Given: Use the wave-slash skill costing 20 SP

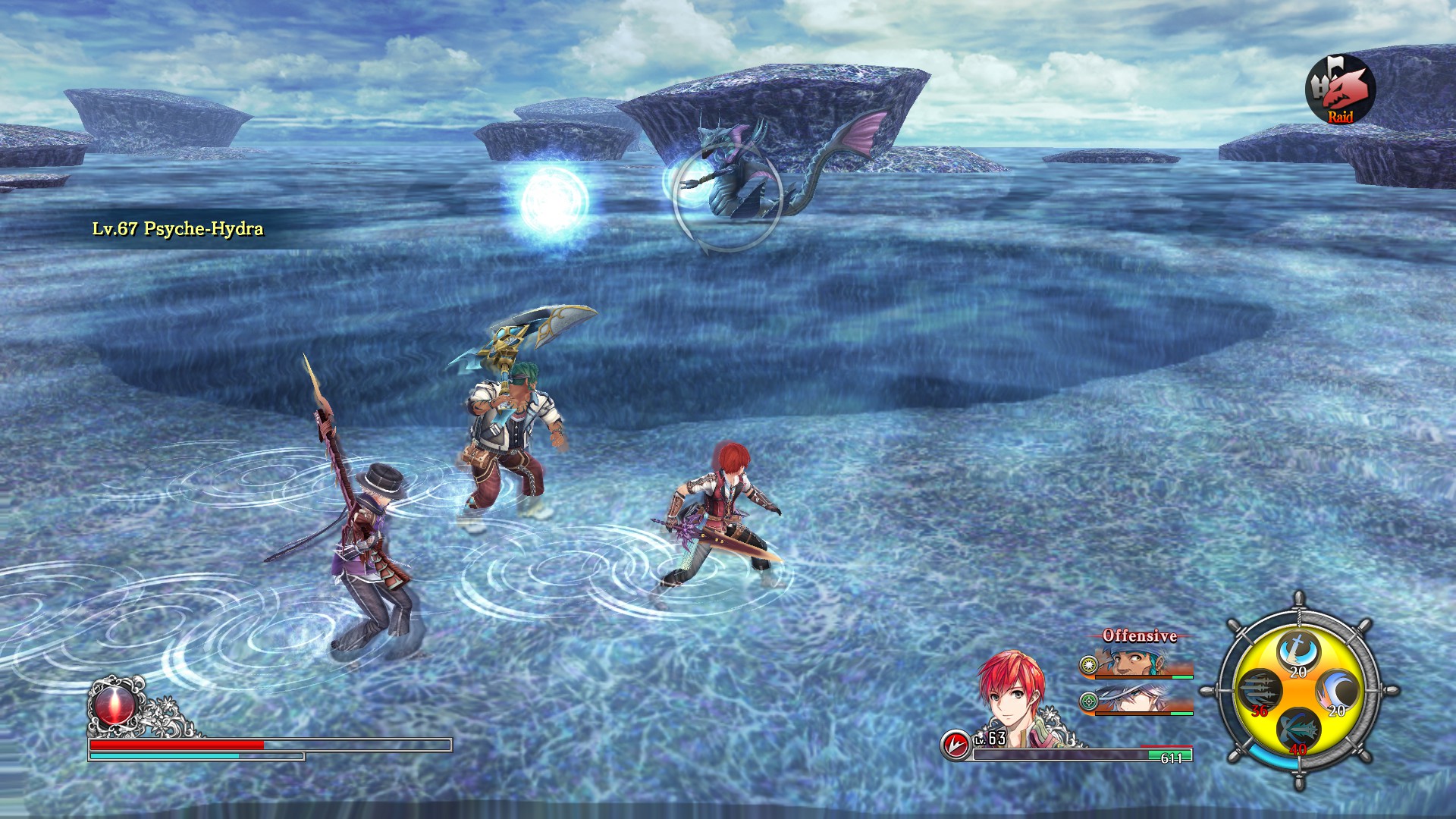Looking at the screenshot, I should [x=1338, y=691].
